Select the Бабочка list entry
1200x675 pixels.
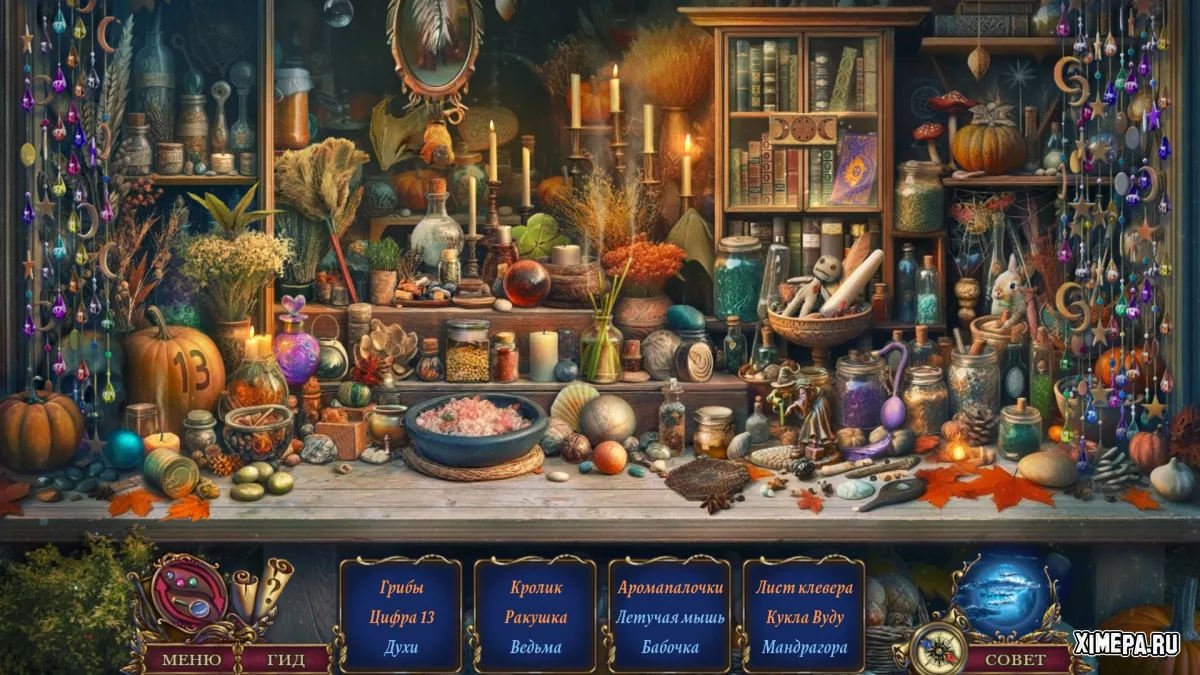[669, 647]
